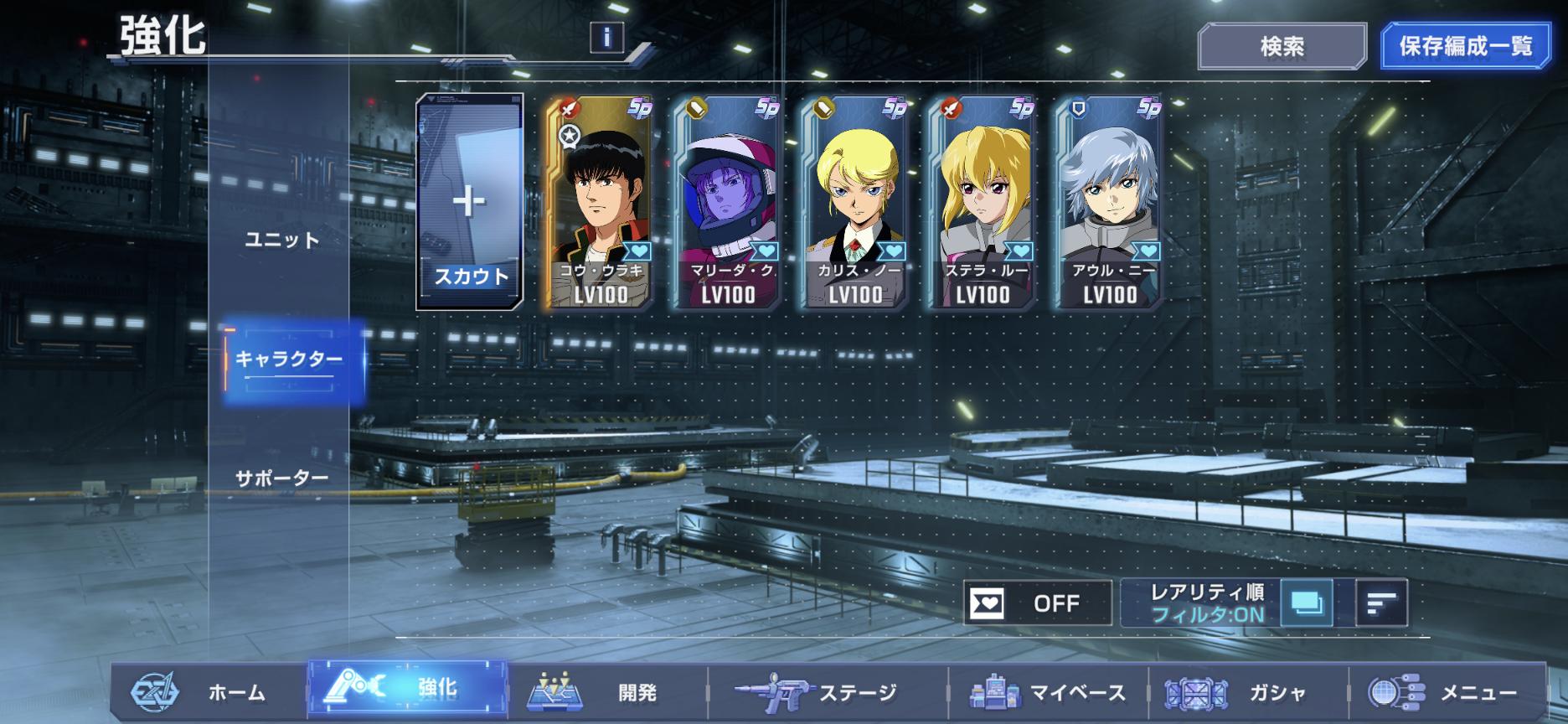Open the 検索 search button
Viewport: 1568px width, 724px height.
click(x=1282, y=47)
